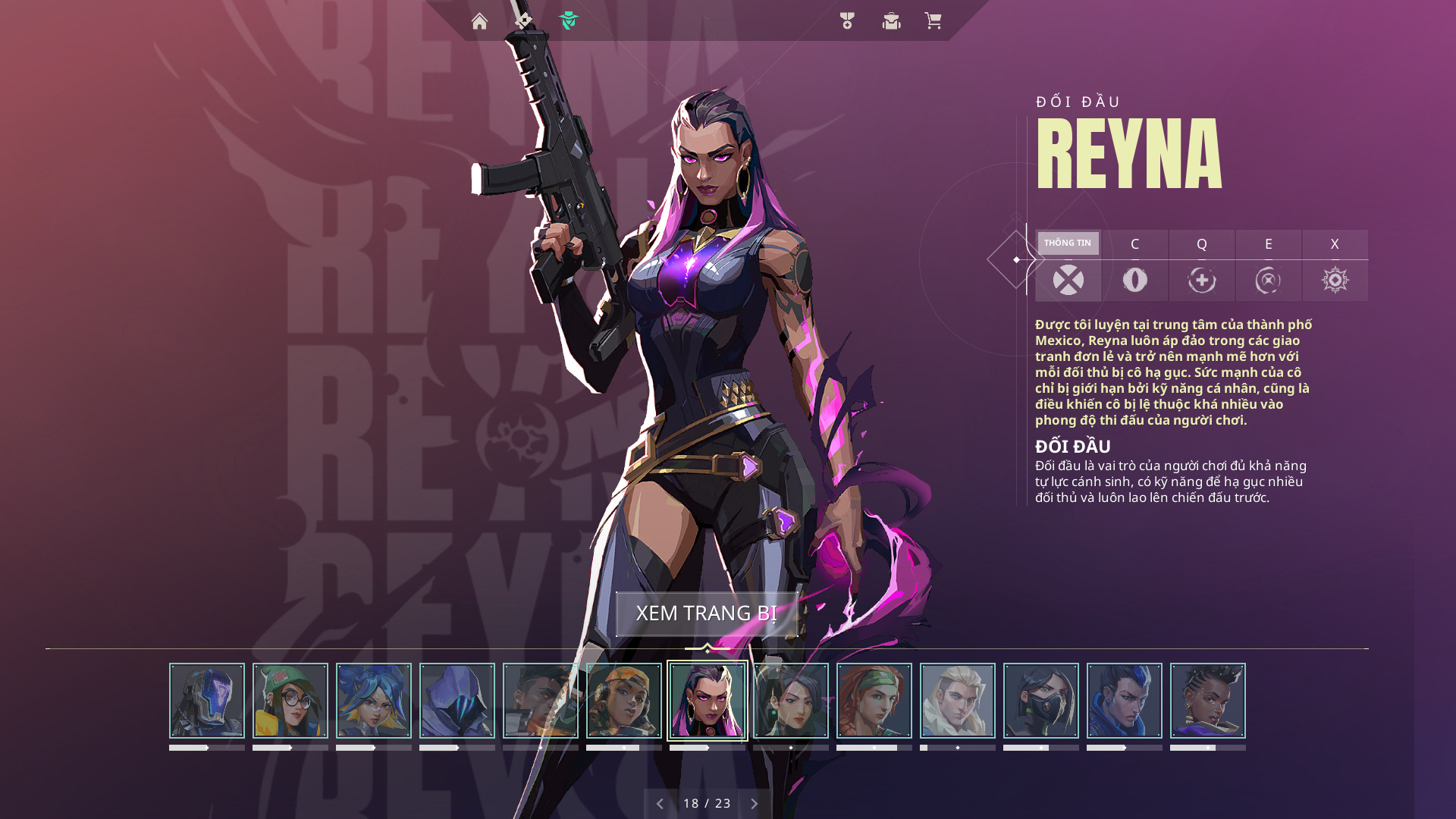Open the home screen icon
Image resolution: width=1456 pixels, height=819 pixels.
(479, 21)
